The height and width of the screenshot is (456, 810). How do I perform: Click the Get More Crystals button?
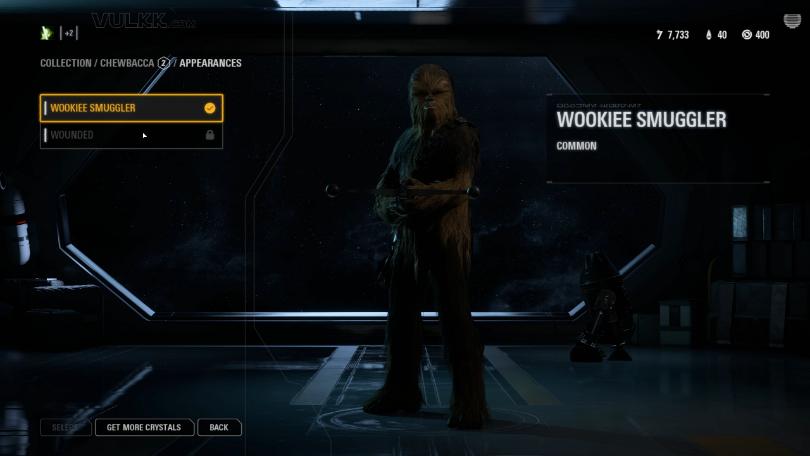click(x=144, y=427)
